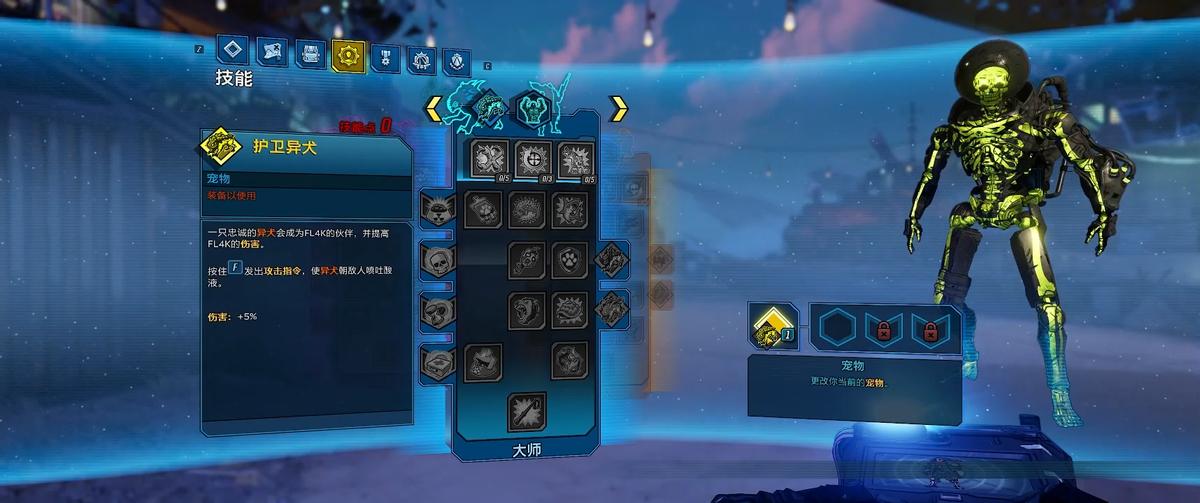Image resolution: width=1200 pixels, height=503 pixels.
Task: Choose the skull action skill on left
Action: 439,261
